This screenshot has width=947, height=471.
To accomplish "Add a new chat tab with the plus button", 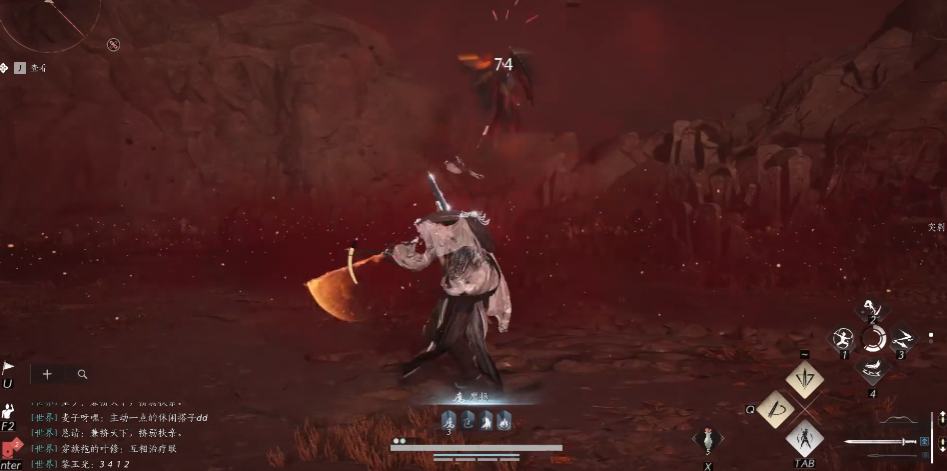I will pos(46,374).
